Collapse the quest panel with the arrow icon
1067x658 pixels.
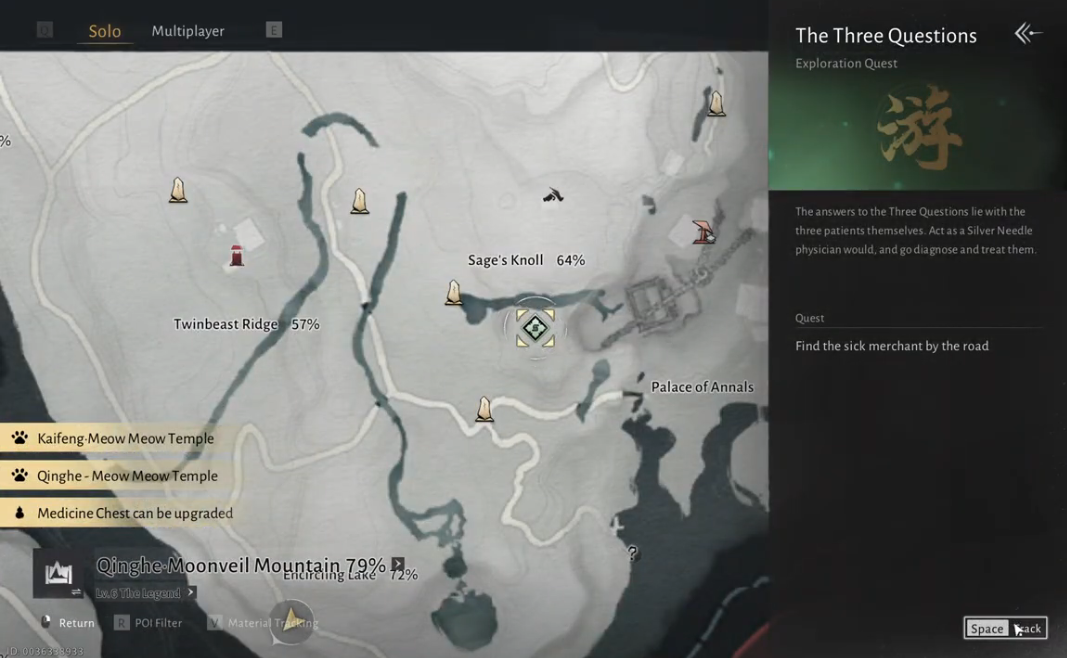point(1027,34)
